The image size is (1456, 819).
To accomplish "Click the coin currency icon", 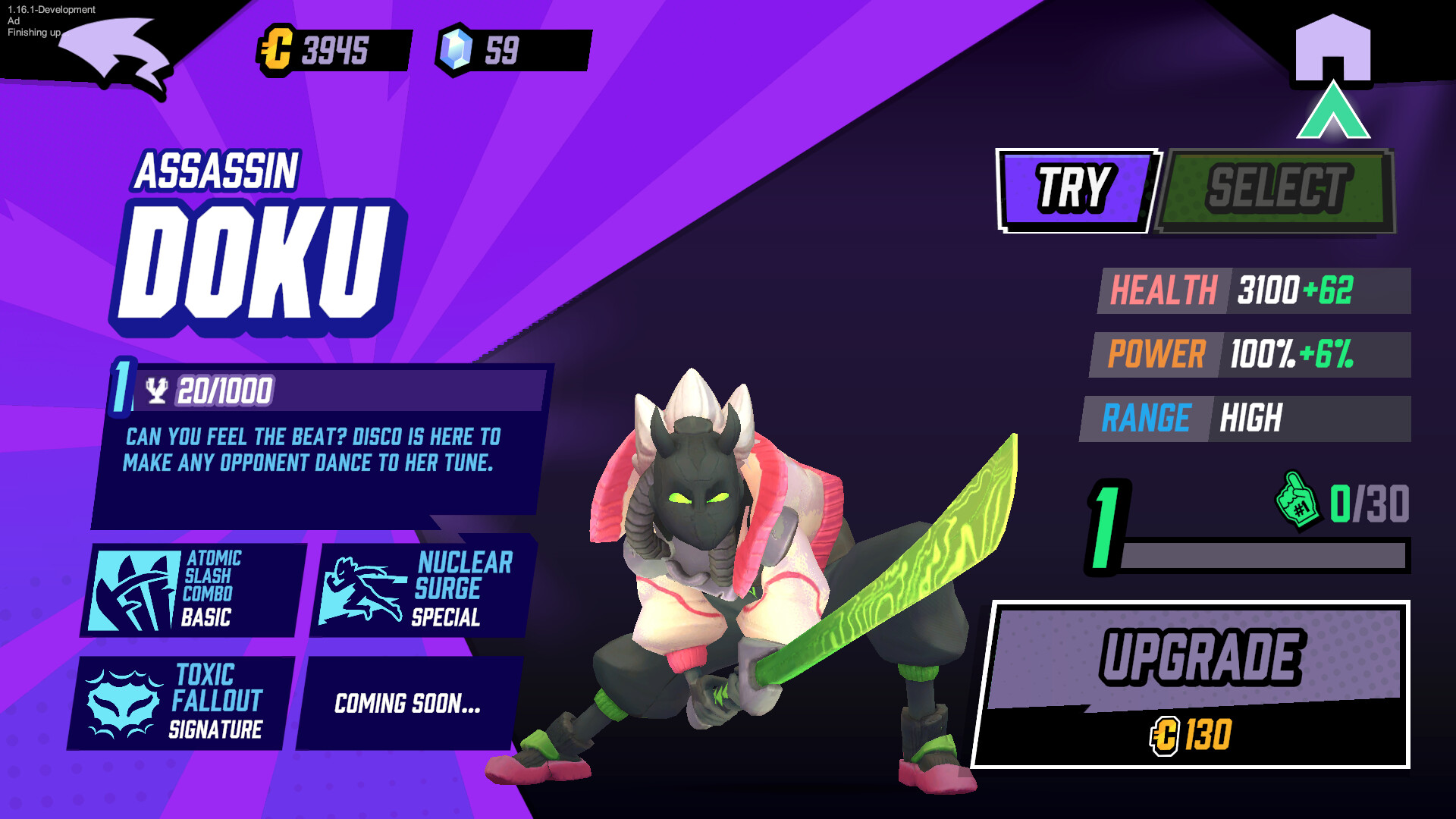I will click(x=277, y=49).
